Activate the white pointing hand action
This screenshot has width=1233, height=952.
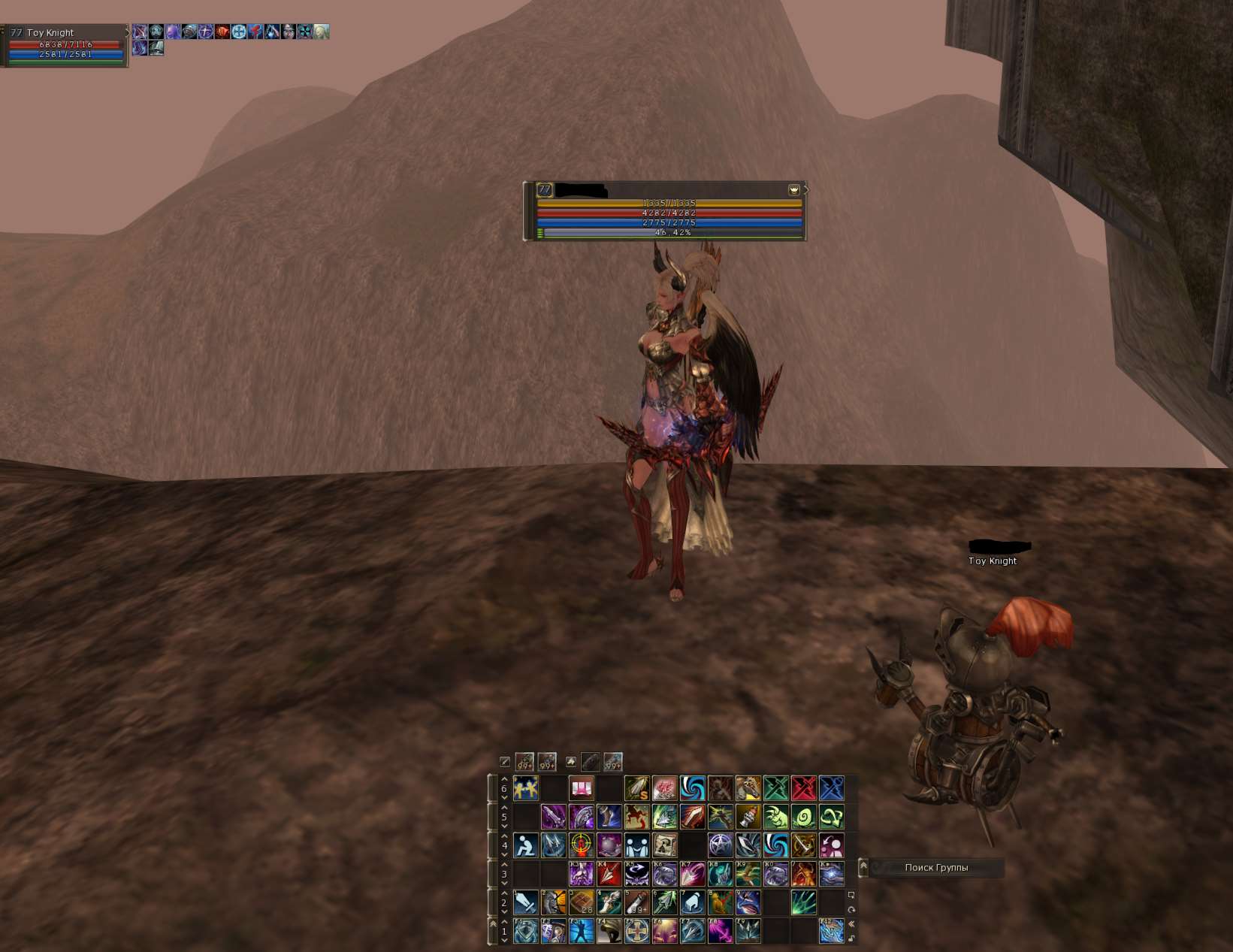(x=692, y=902)
